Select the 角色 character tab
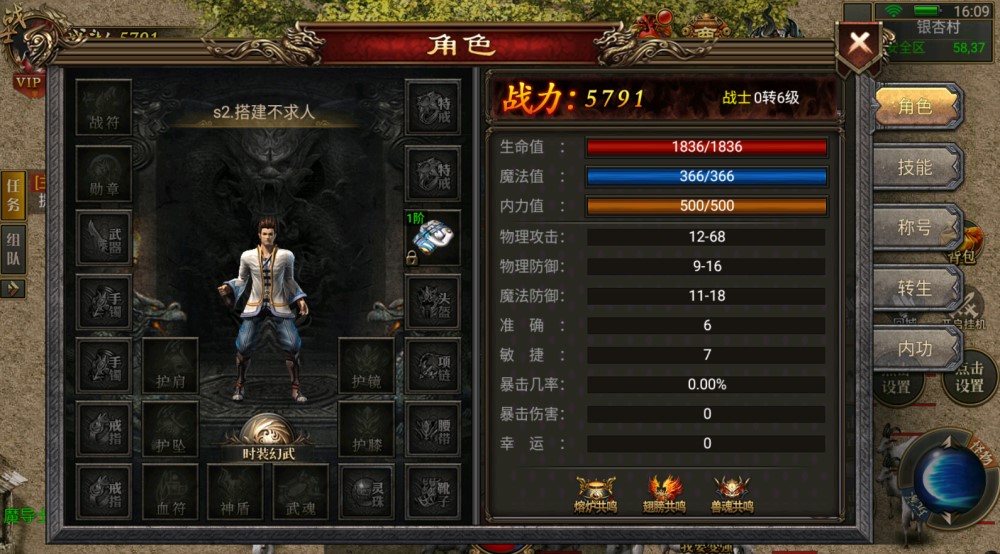The height and width of the screenshot is (554, 1000). (x=914, y=107)
